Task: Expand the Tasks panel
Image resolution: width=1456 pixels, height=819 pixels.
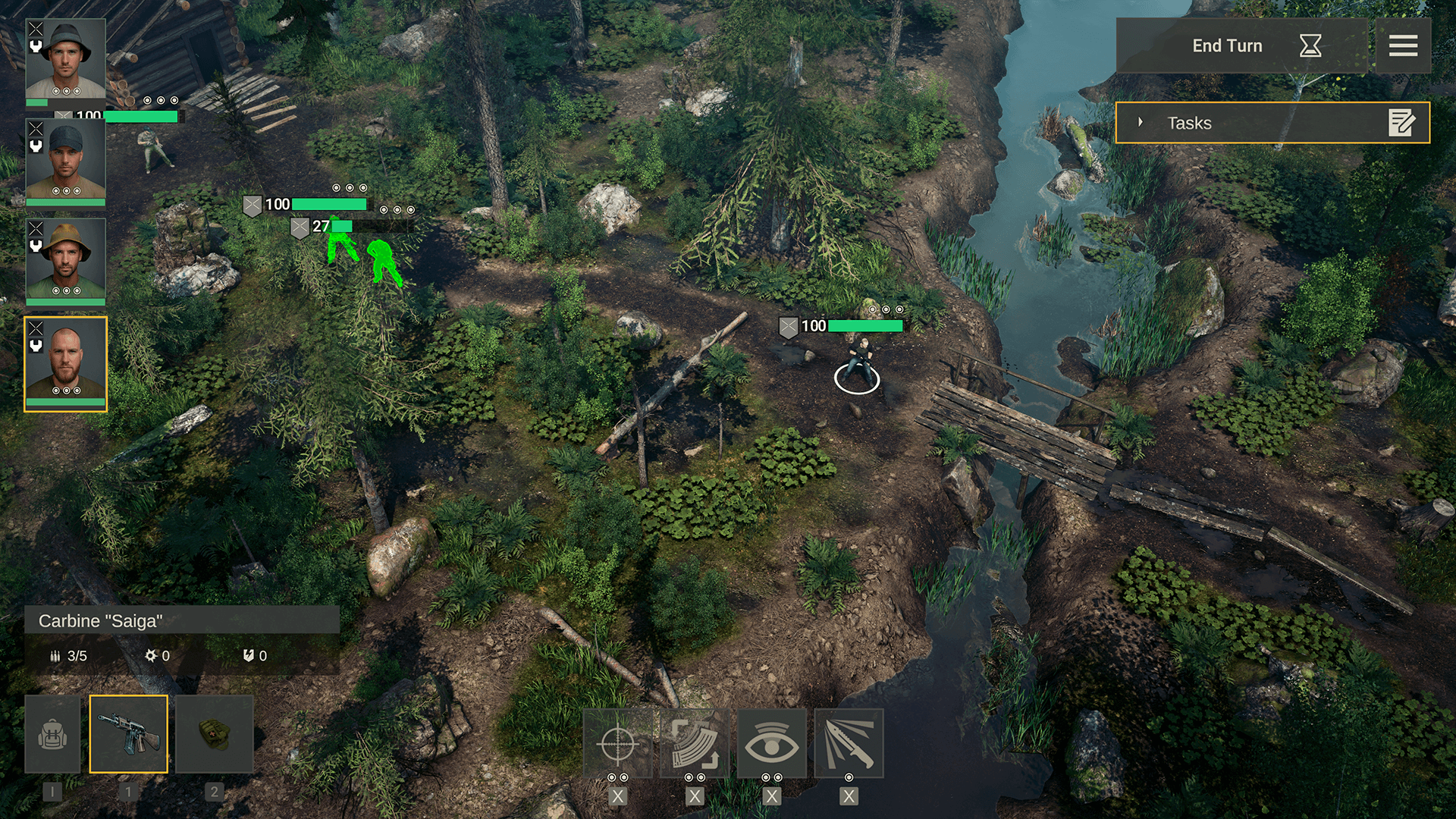Action: click(x=1141, y=121)
